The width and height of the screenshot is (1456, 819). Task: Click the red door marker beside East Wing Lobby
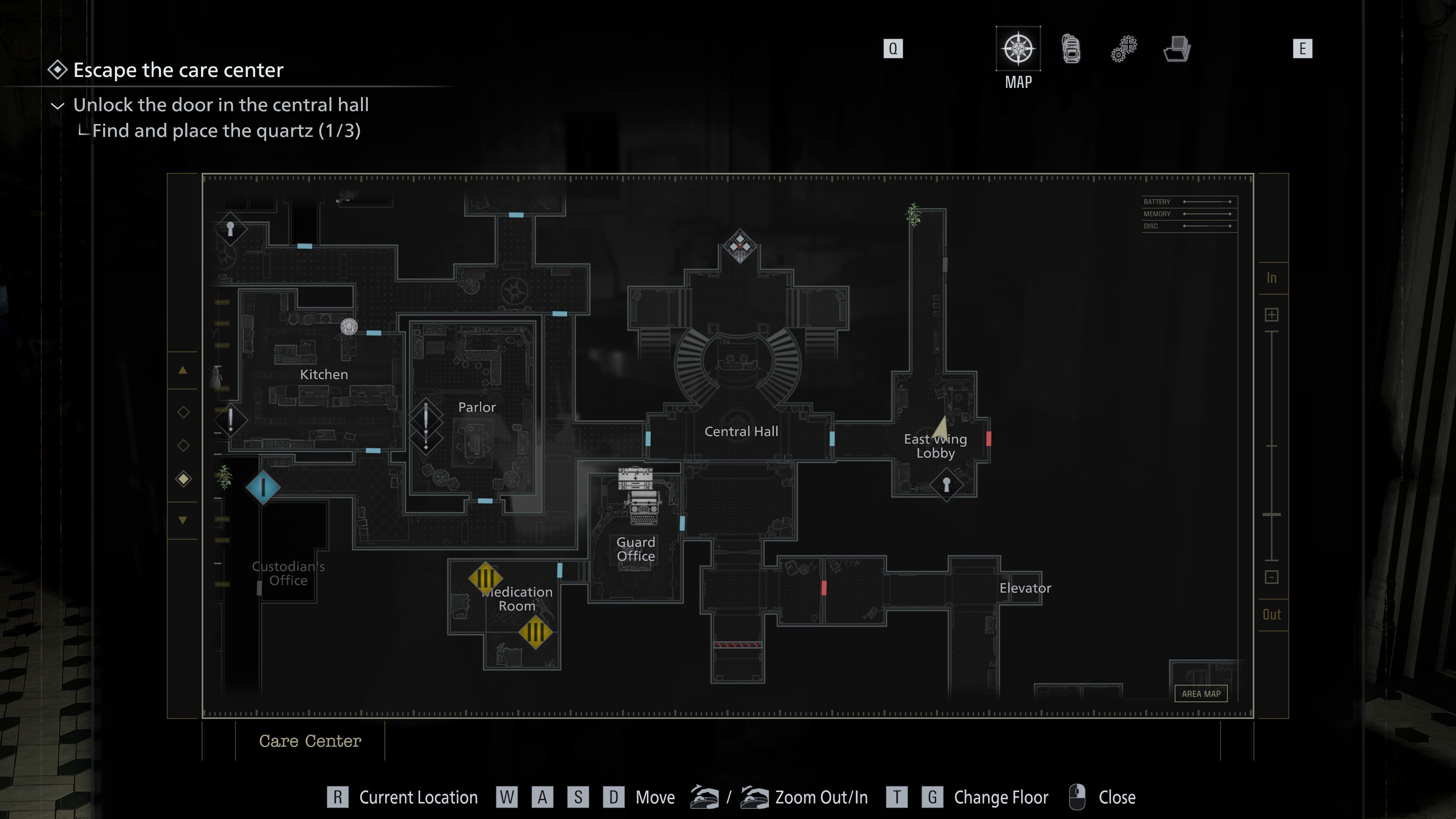tap(988, 438)
